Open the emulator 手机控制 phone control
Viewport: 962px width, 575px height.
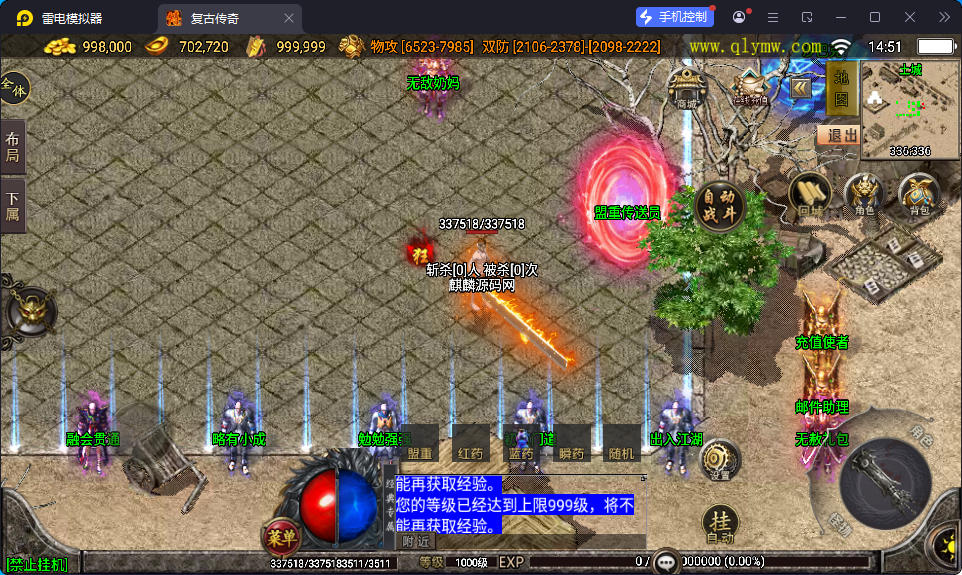(x=676, y=17)
